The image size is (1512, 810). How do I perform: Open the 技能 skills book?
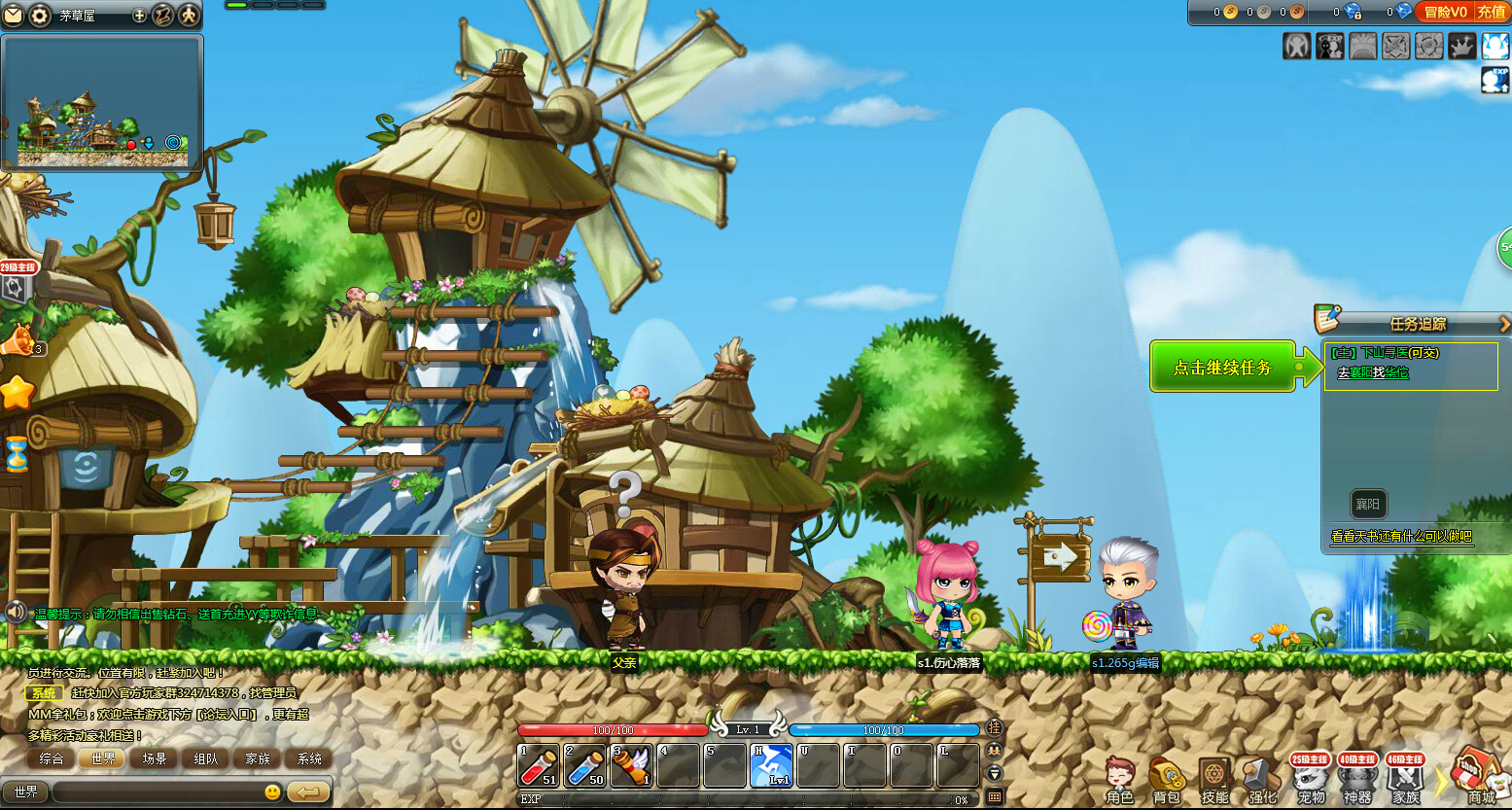click(1213, 780)
